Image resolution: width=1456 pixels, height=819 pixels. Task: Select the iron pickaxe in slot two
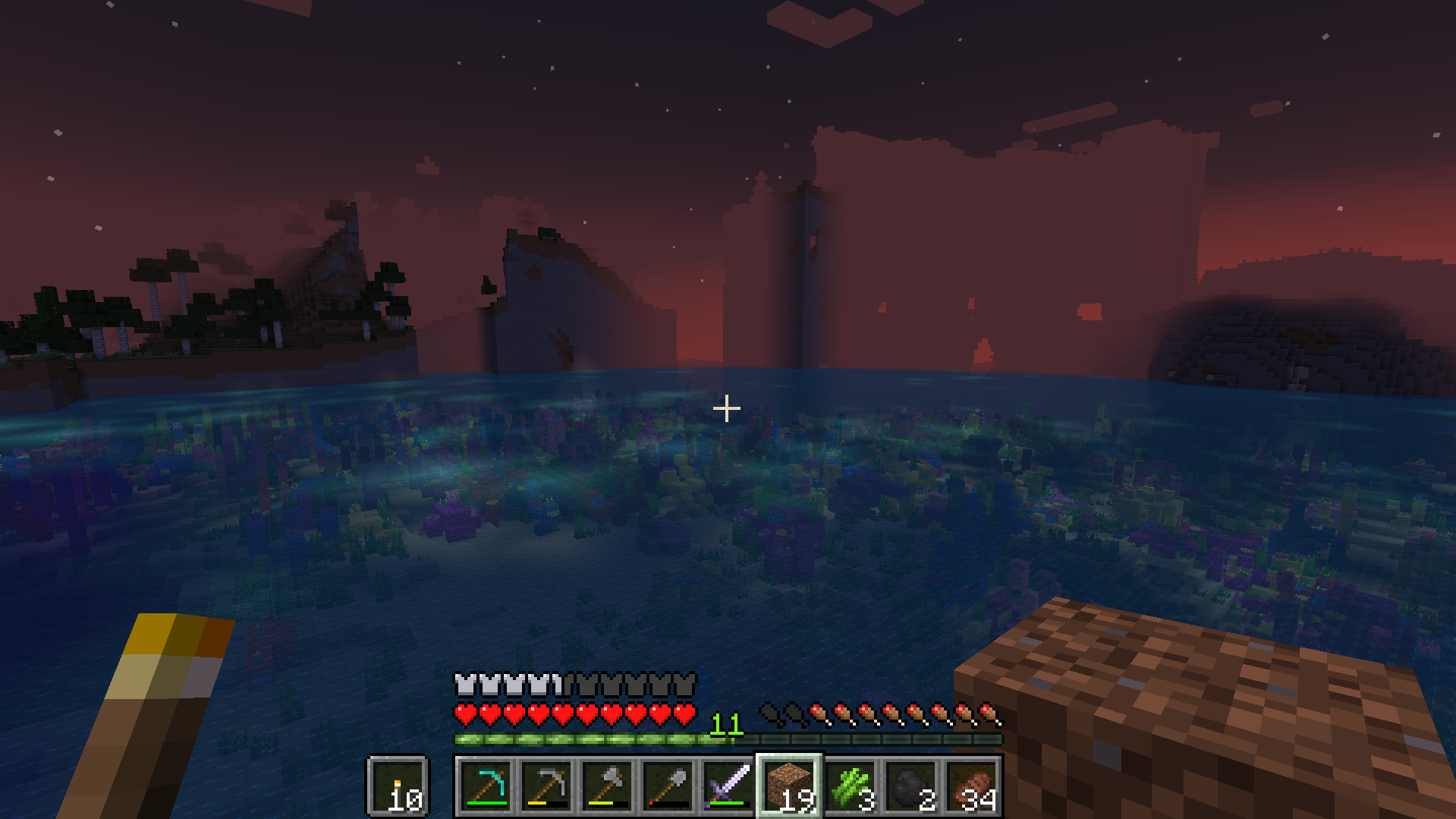546,787
